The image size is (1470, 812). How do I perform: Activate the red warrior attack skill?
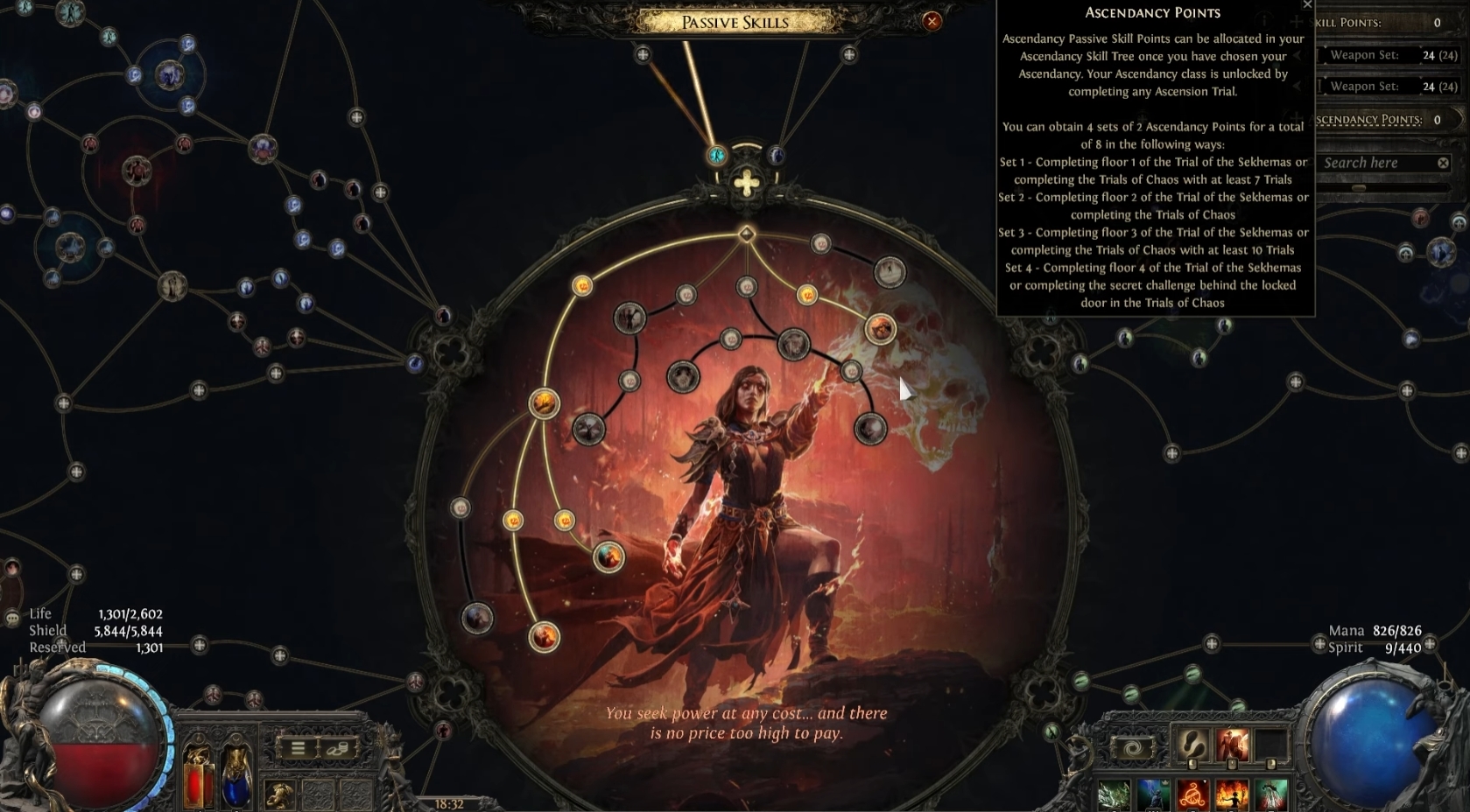coord(1232,745)
